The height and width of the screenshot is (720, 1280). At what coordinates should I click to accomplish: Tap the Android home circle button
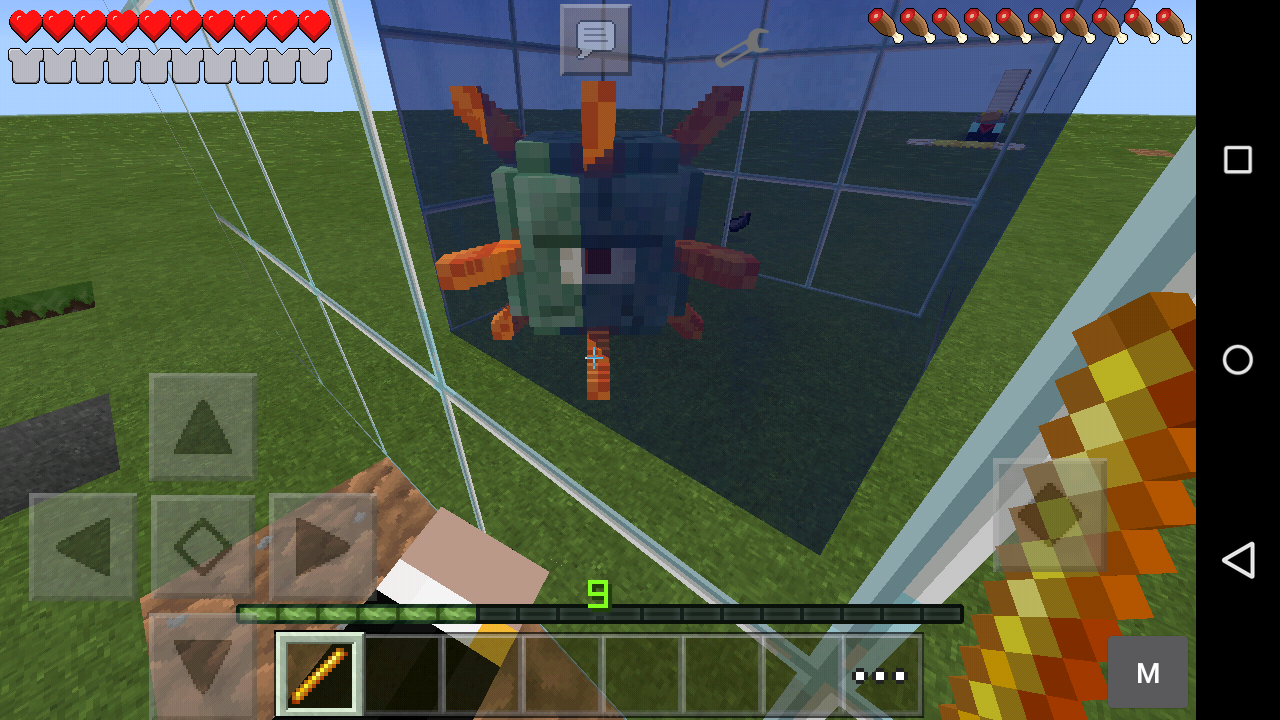click(1237, 361)
